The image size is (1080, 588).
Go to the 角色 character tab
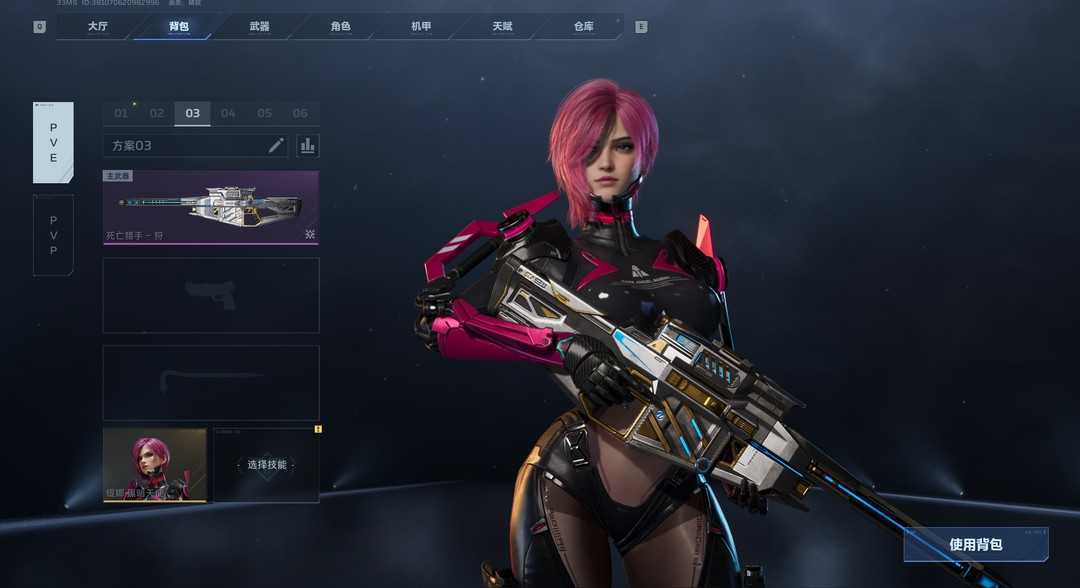pyautogui.click(x=340, y=27)
